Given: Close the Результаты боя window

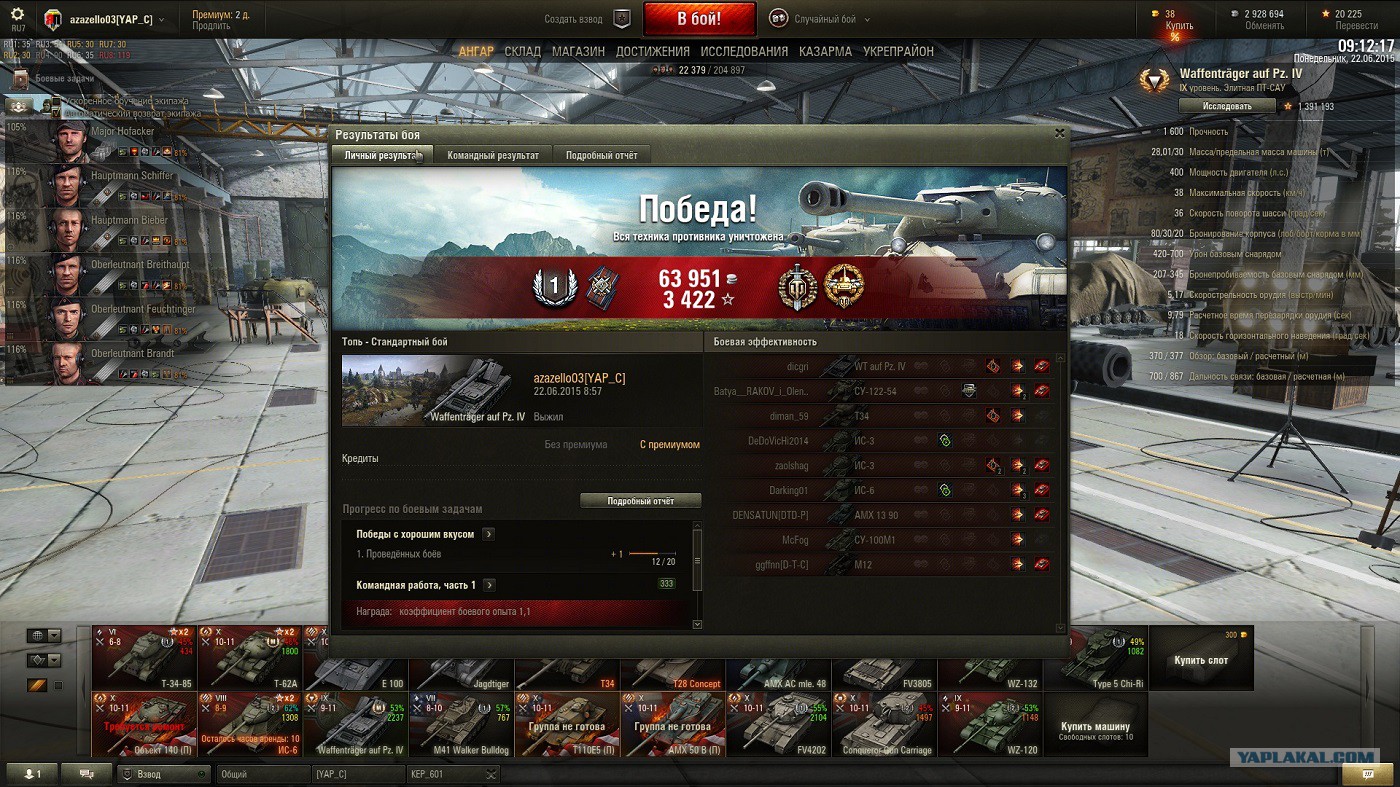Looking at the screenshot, I should pos(1060,133).
